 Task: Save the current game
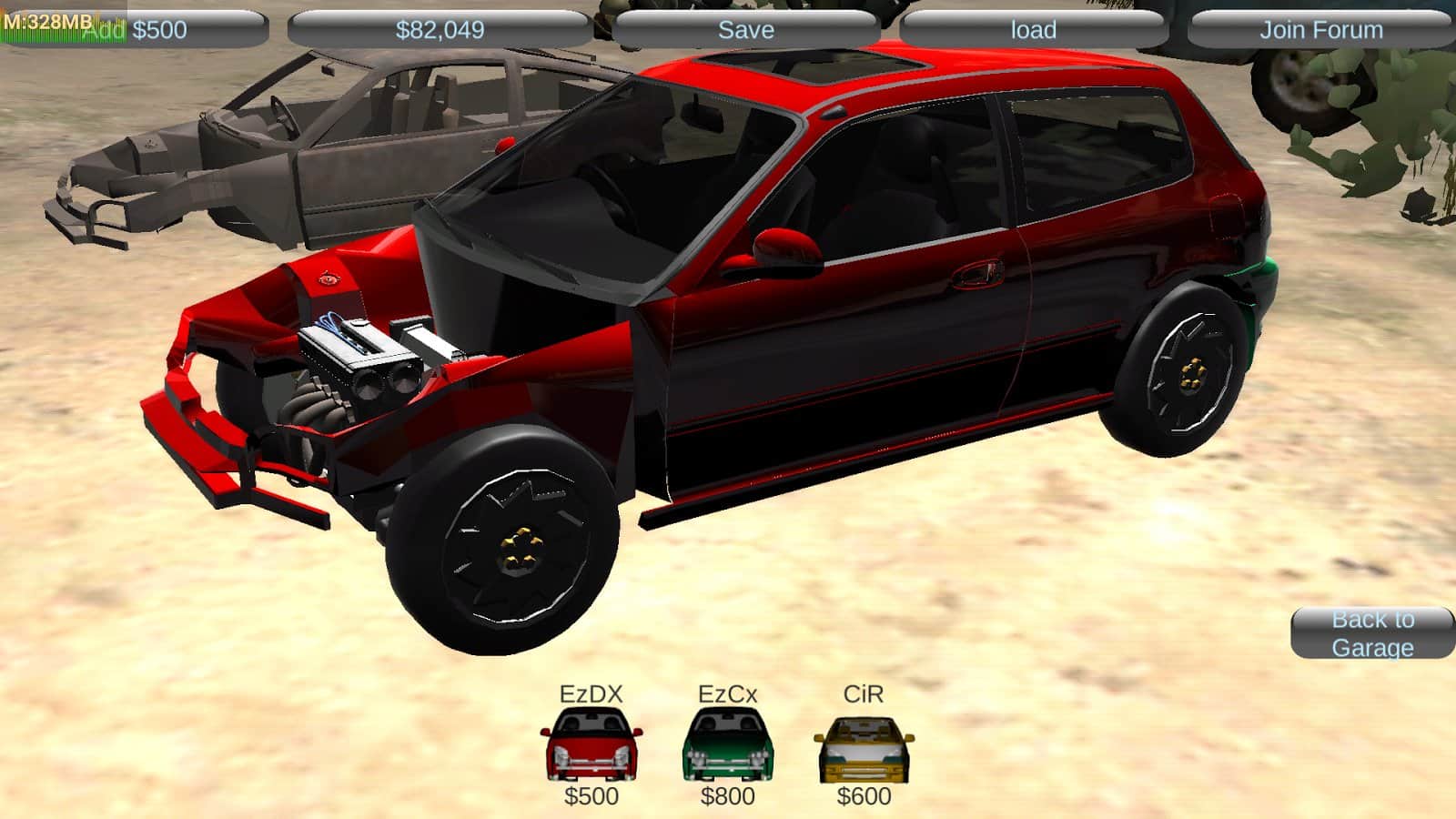[x=745, y=29]
